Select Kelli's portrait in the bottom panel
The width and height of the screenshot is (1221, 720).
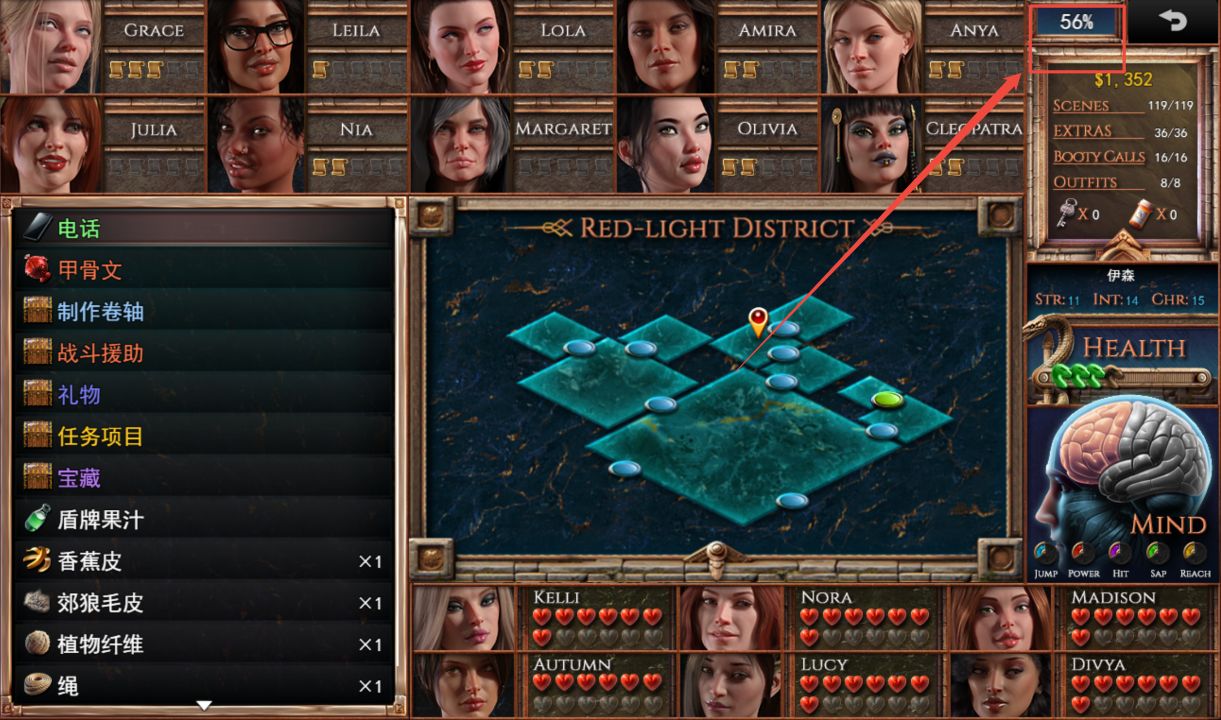click(463, 618)
